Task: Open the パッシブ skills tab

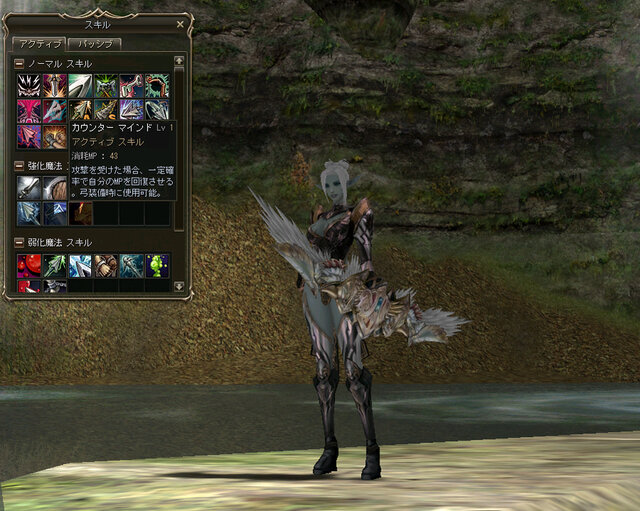Action: [94, 44]
